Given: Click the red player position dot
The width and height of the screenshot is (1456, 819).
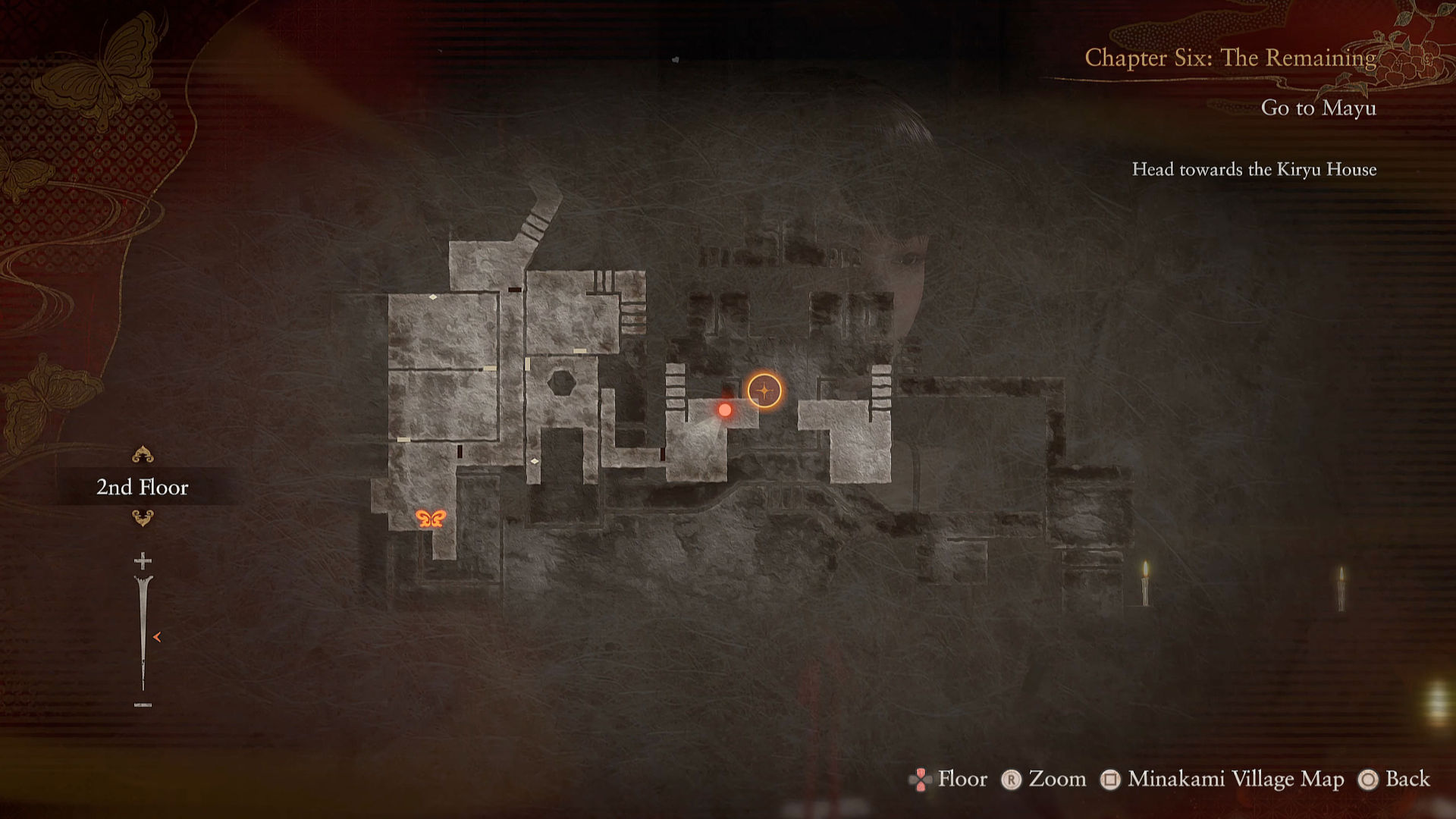Looking at the screenshot, I should [725, 410].
